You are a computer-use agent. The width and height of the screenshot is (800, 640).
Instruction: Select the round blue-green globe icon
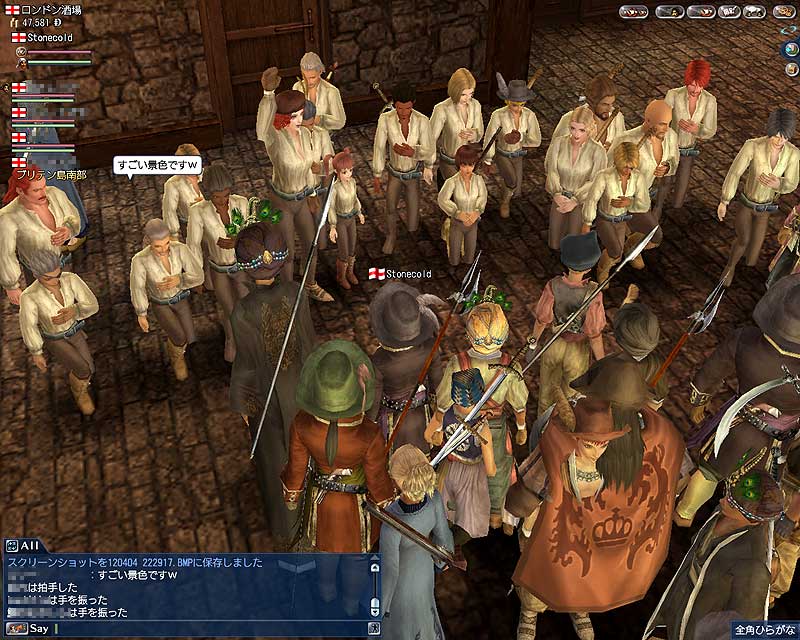(792, 49)
